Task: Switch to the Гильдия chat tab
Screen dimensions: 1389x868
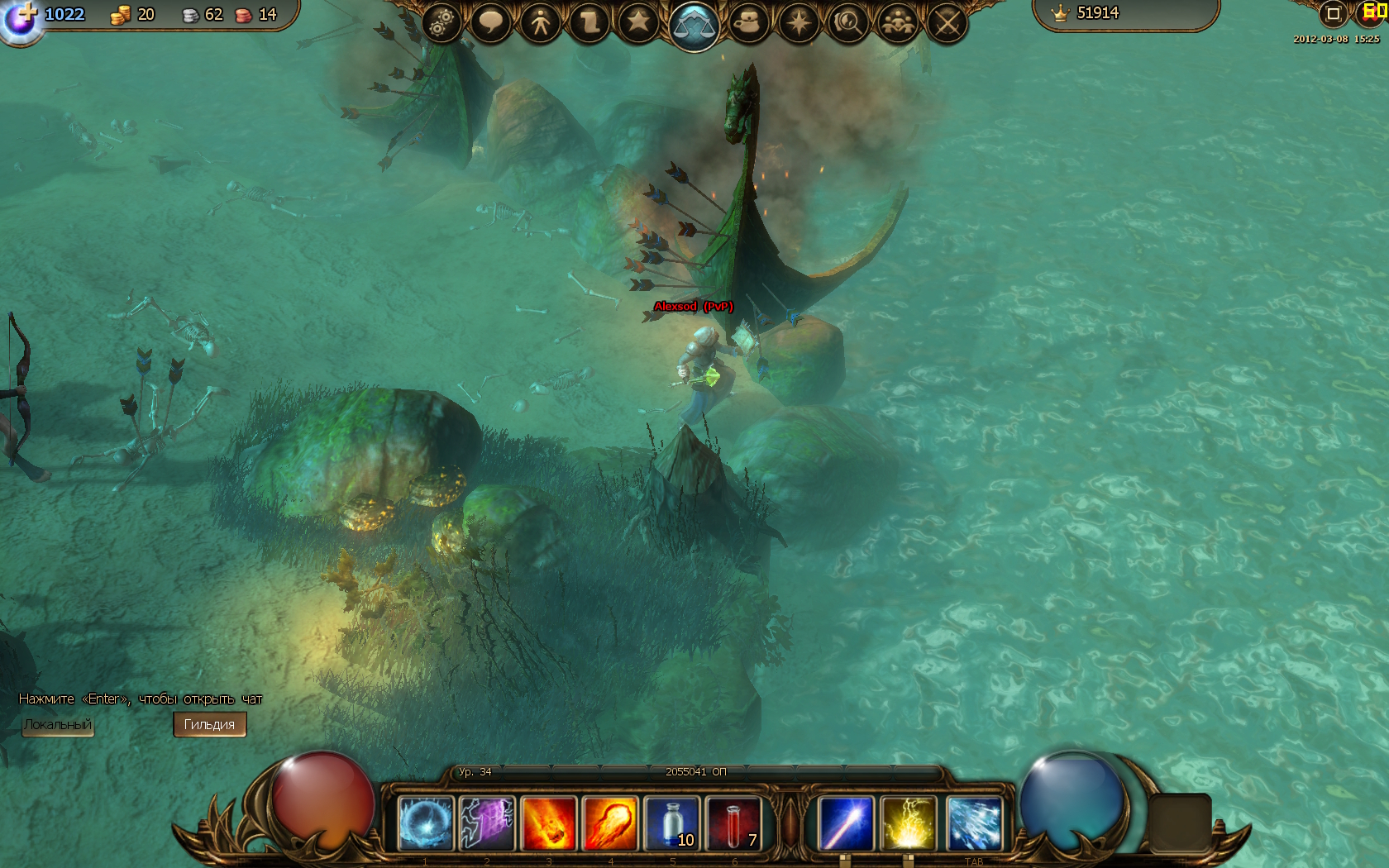Action: (x=209, y=725)
